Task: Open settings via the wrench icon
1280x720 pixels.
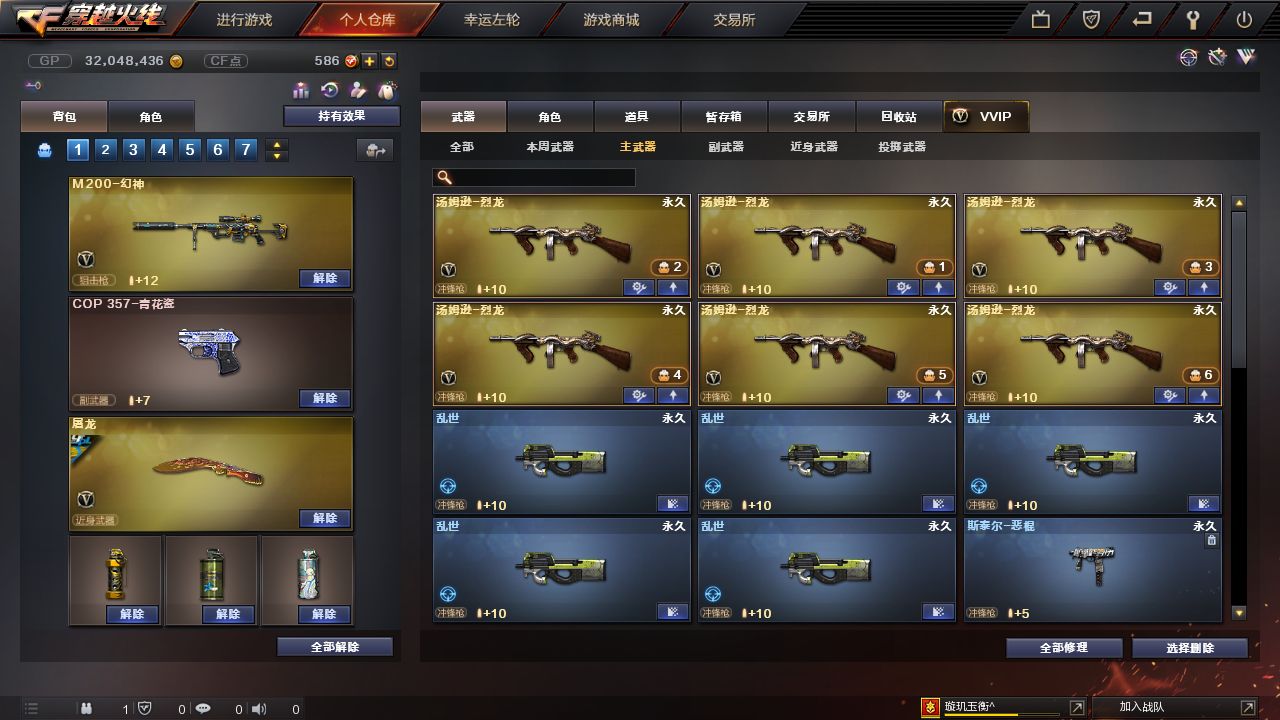Action: [x=1193, y=19]
